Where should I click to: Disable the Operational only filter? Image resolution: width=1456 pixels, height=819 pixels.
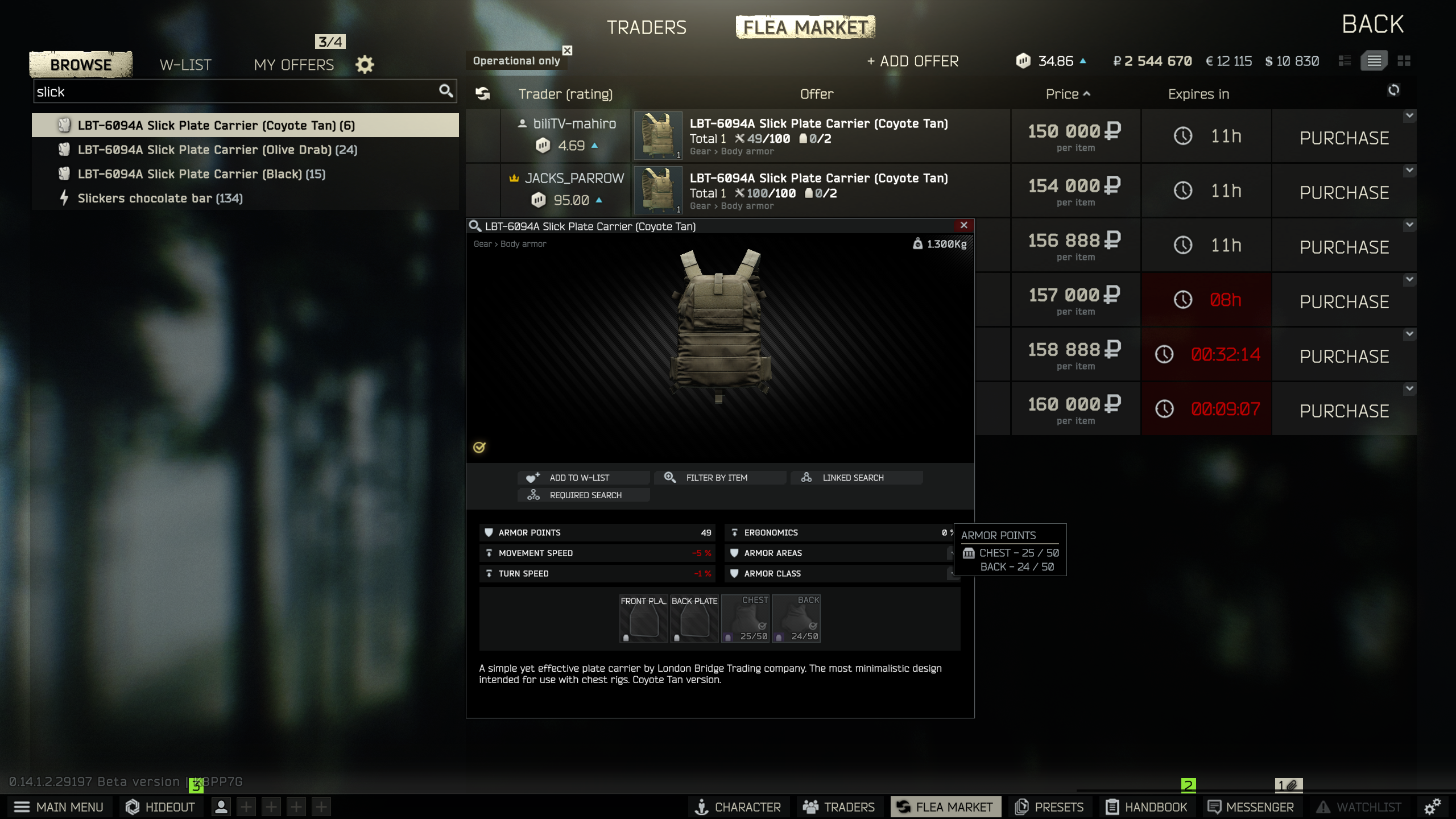pos(566,50)
